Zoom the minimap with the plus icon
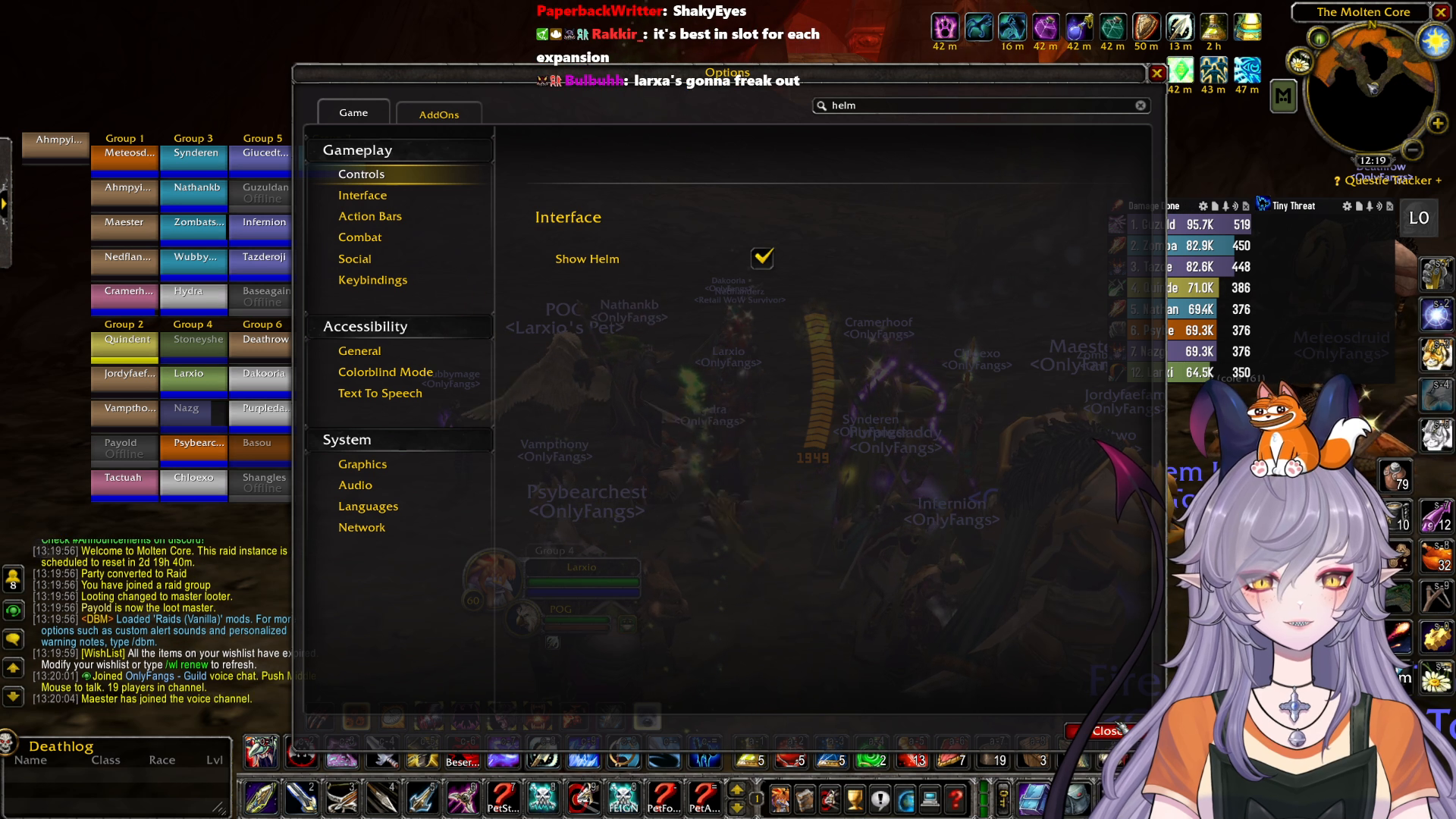 click(1437, 121)
